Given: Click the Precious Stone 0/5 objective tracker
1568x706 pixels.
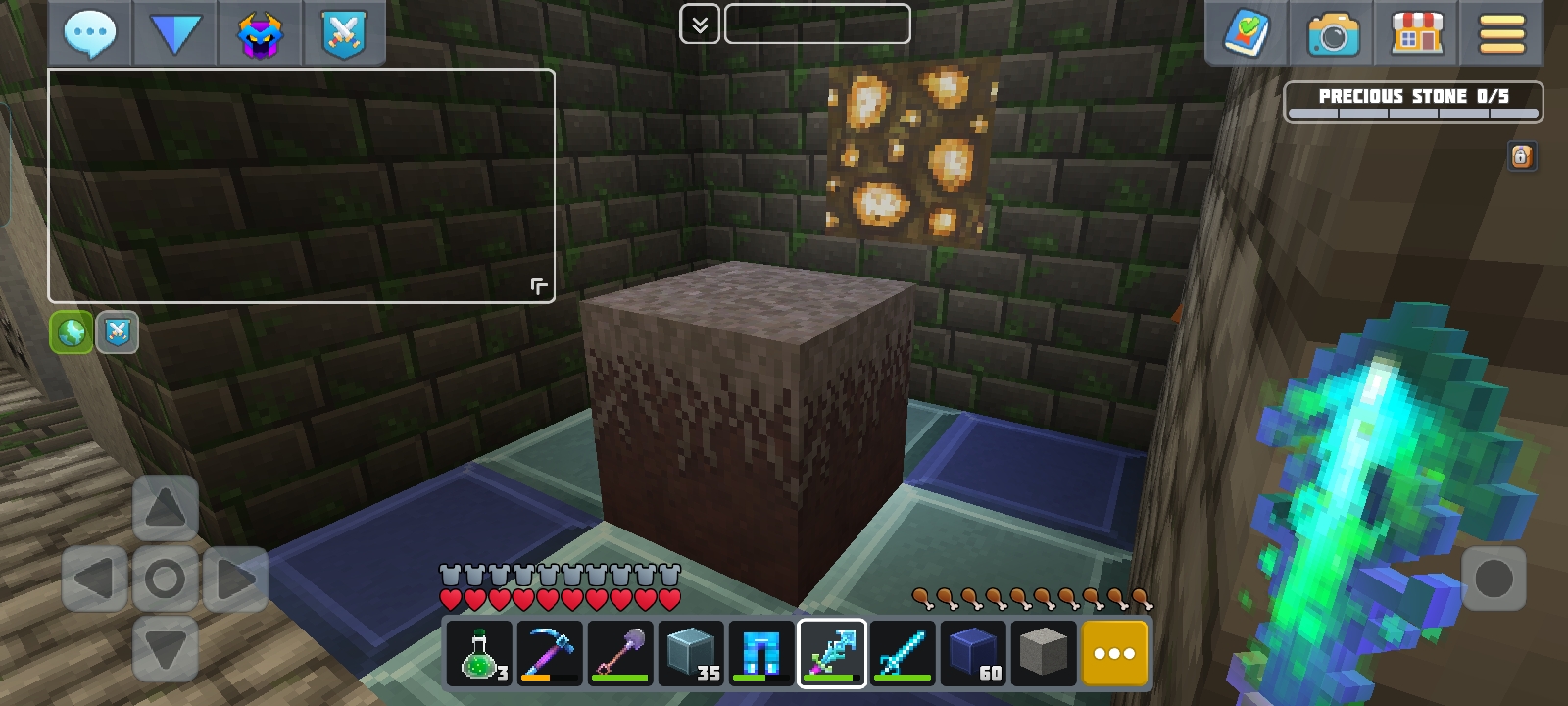Looking at the screenshot, I should click(1412, 101).
